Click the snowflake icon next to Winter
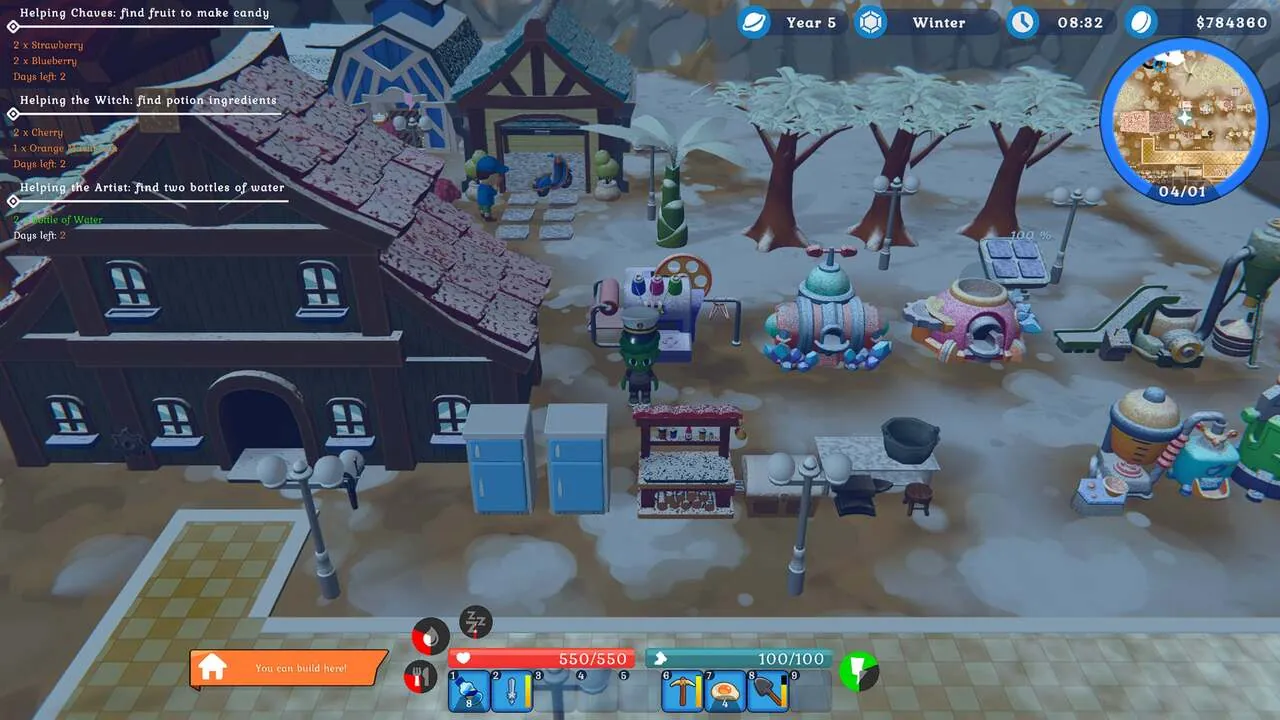Viewport: 1280px width, 720px height. [x=868, y=21]
